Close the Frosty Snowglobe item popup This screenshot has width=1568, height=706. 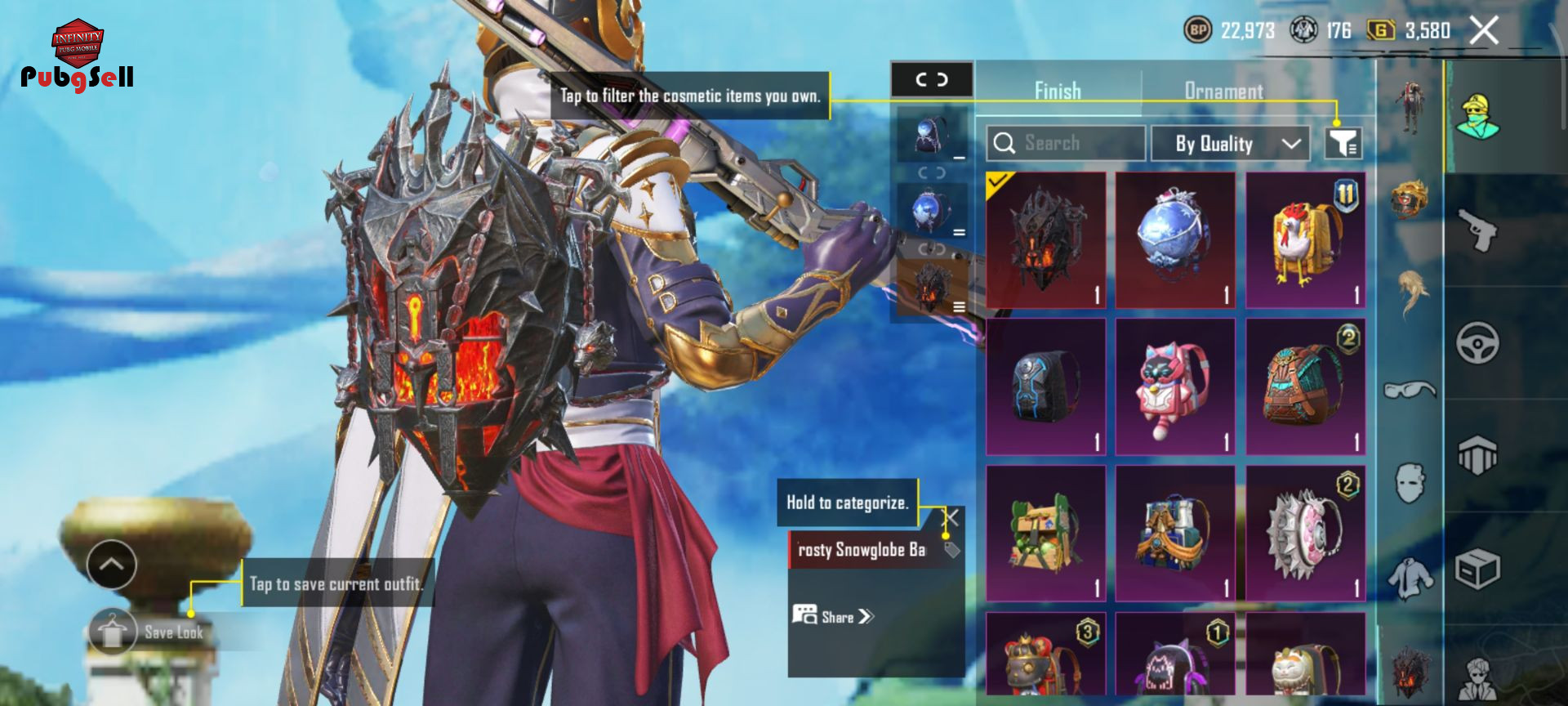click(951, 517)
